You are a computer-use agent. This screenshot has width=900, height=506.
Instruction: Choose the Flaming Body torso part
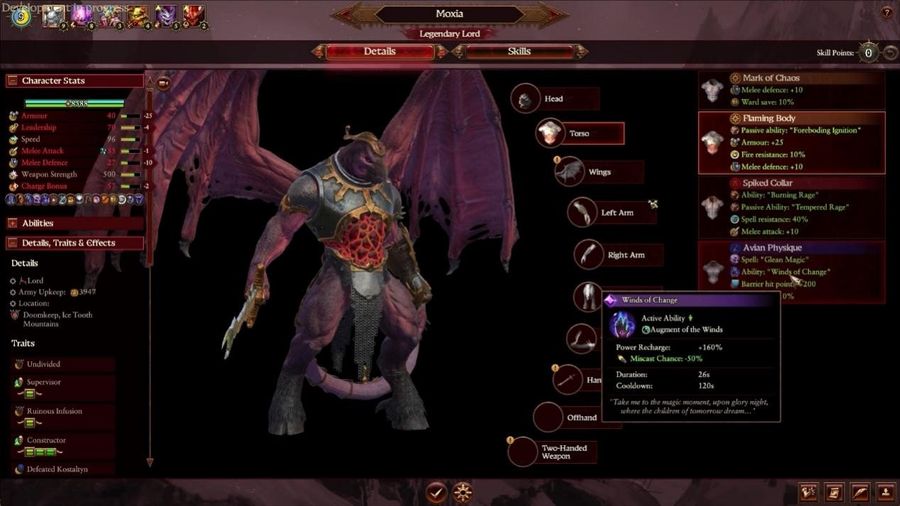[791, 141]
